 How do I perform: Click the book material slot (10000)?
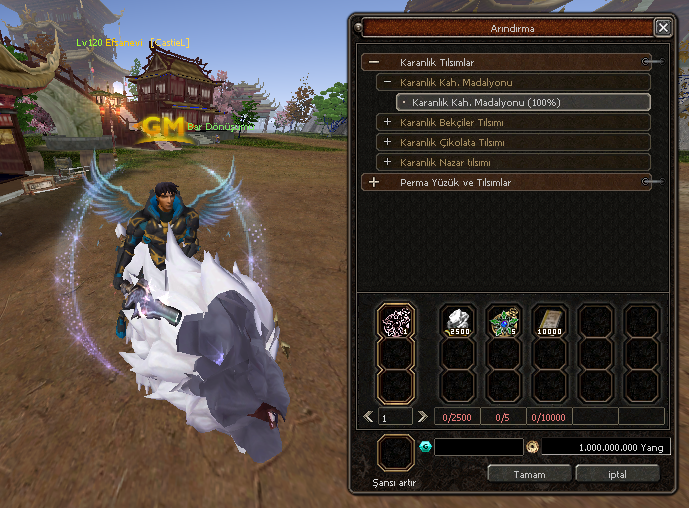(x=549, y=321)
